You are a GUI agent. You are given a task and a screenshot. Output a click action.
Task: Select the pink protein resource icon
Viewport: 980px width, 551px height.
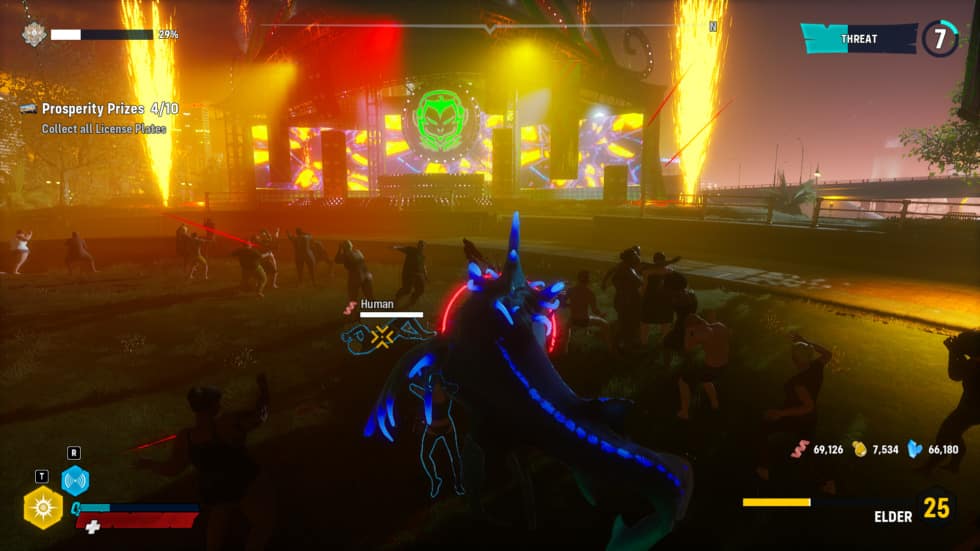click(x=799, y=449)
